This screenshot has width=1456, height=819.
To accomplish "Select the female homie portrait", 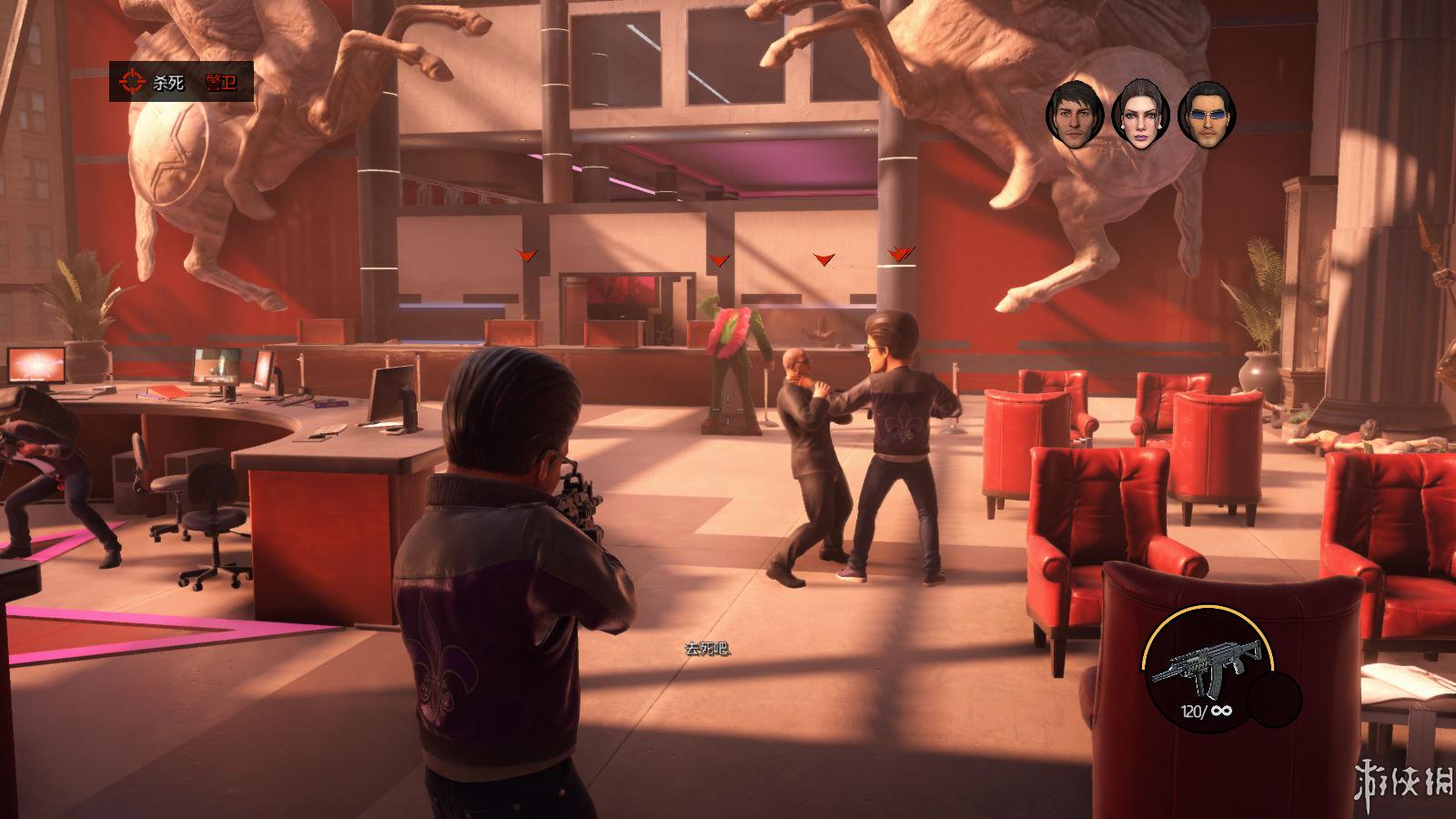I will [x=1139, y=114].
